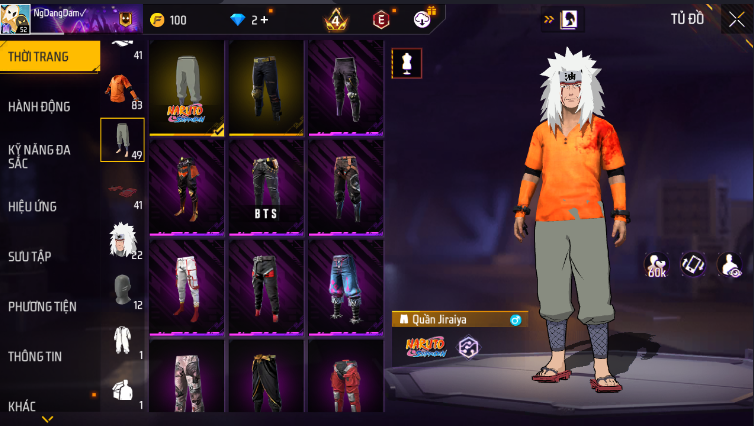The width and height of the screenshot is (754, 426).
Task: Add diamonds with the plus button
Action: click(264, 20)
